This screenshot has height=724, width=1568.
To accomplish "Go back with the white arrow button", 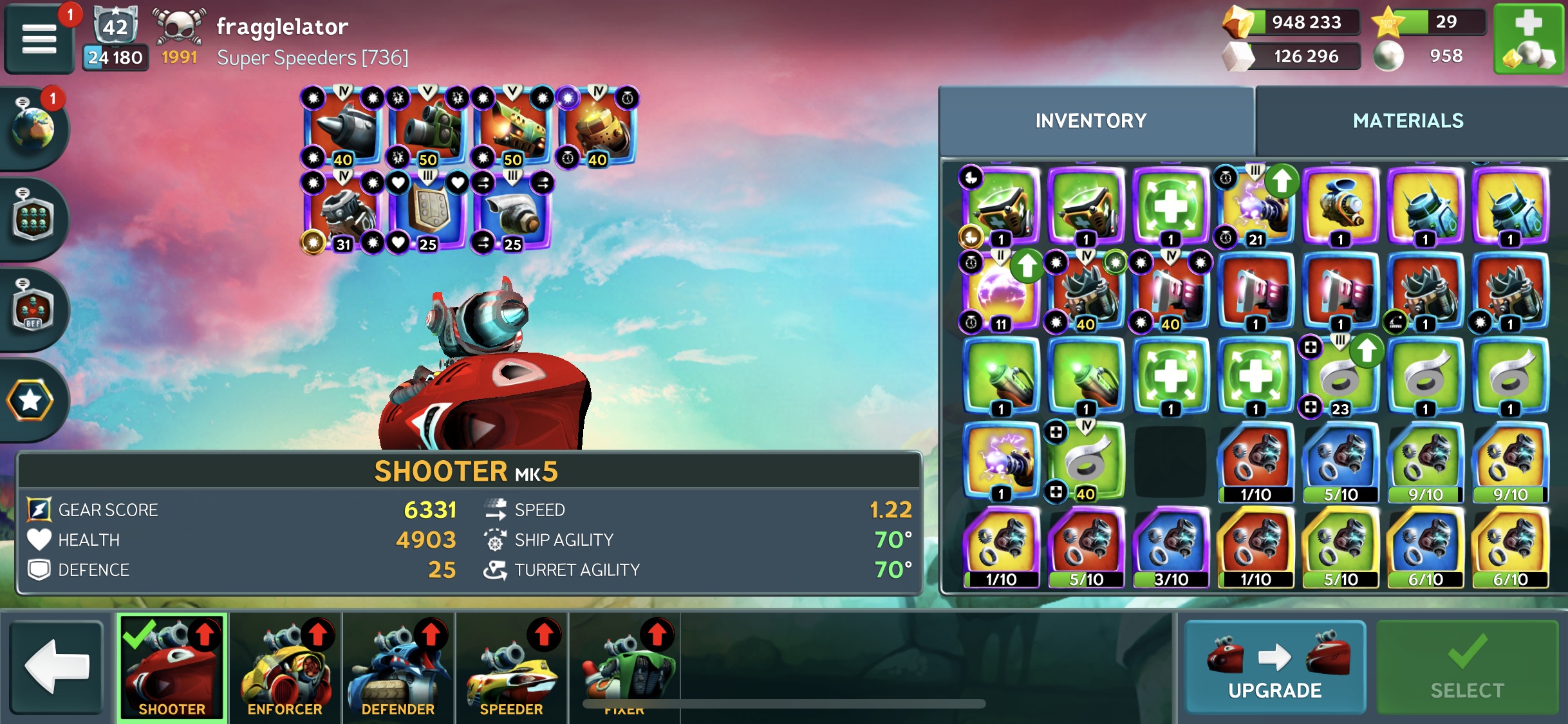I will [x=57, y=667].
